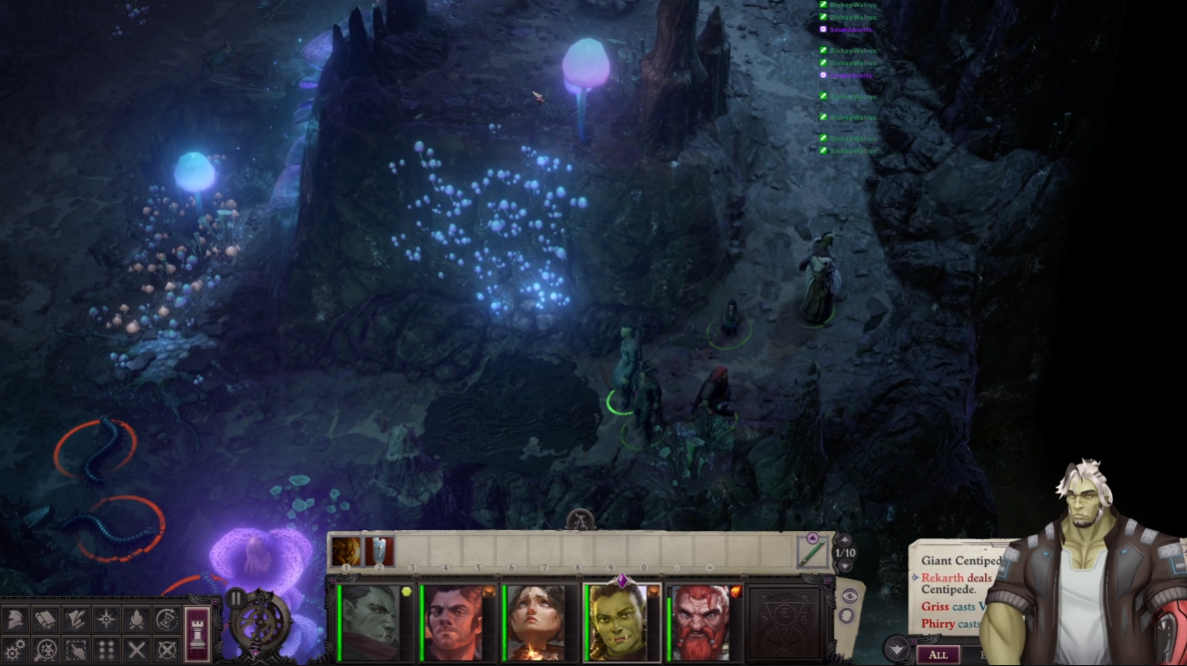Switch to the All combat log tab
This screenshot has width=1187, height=666.
point(937,655)
